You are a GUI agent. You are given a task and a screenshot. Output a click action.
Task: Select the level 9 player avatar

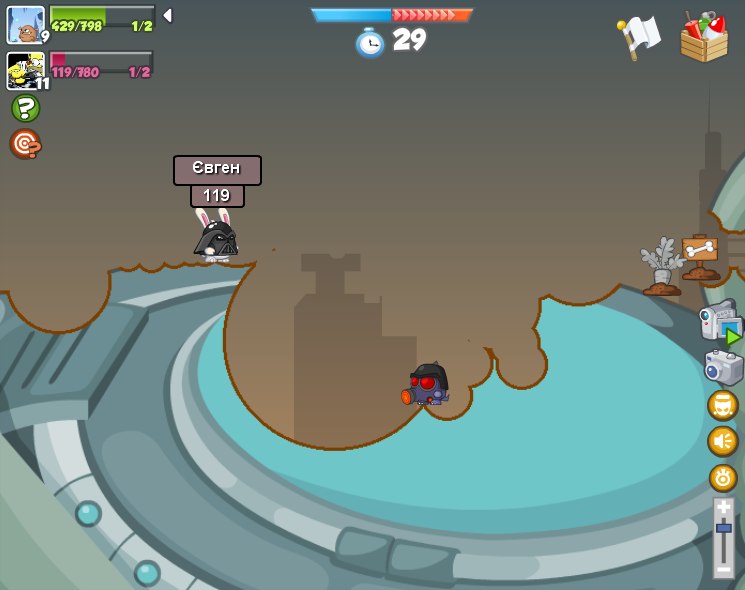[25, 24]
